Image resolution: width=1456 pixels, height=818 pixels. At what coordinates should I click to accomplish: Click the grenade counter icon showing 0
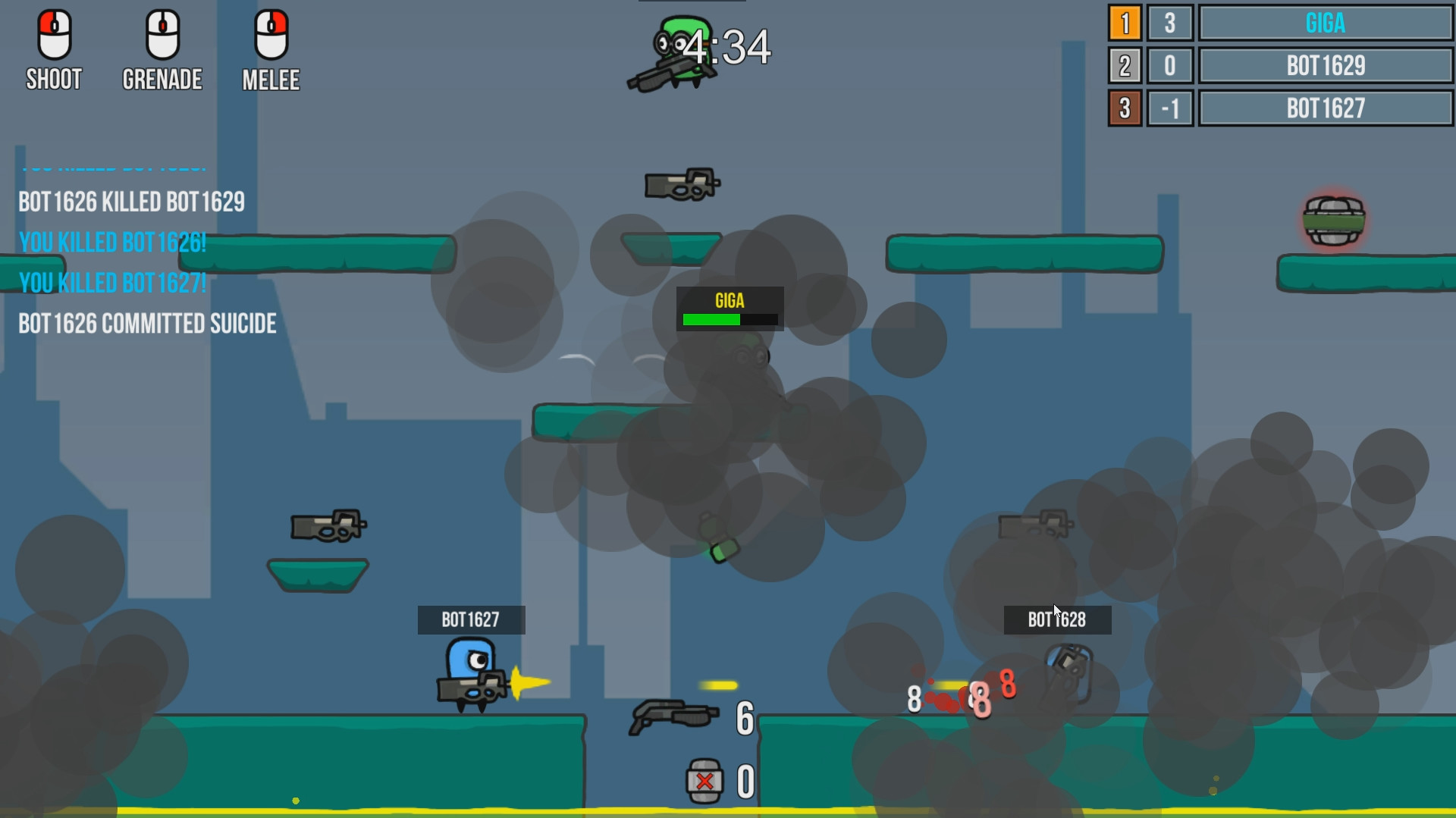click(704, 779)
